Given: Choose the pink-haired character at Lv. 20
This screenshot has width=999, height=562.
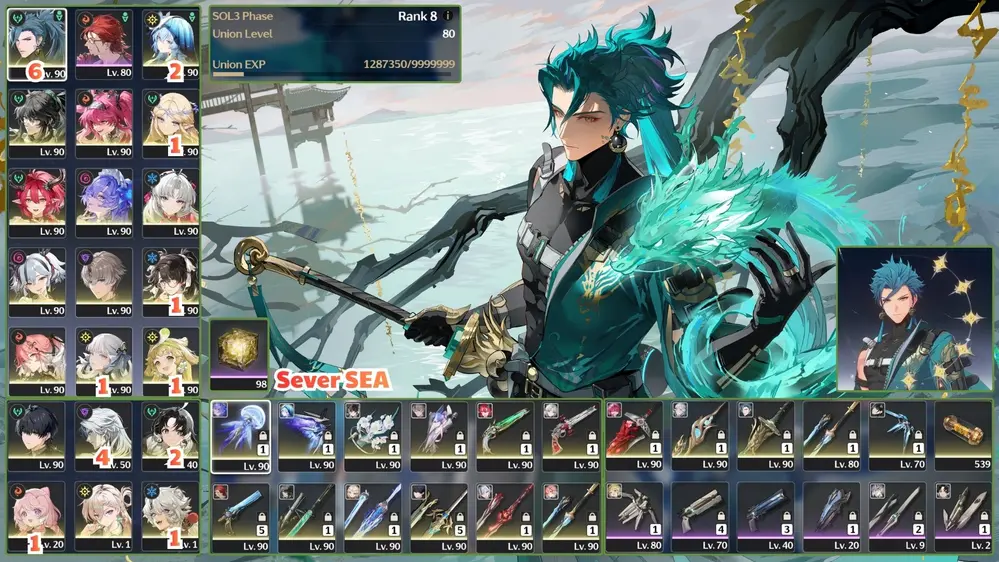Looking at the screenshot, I should pos(37,515).
